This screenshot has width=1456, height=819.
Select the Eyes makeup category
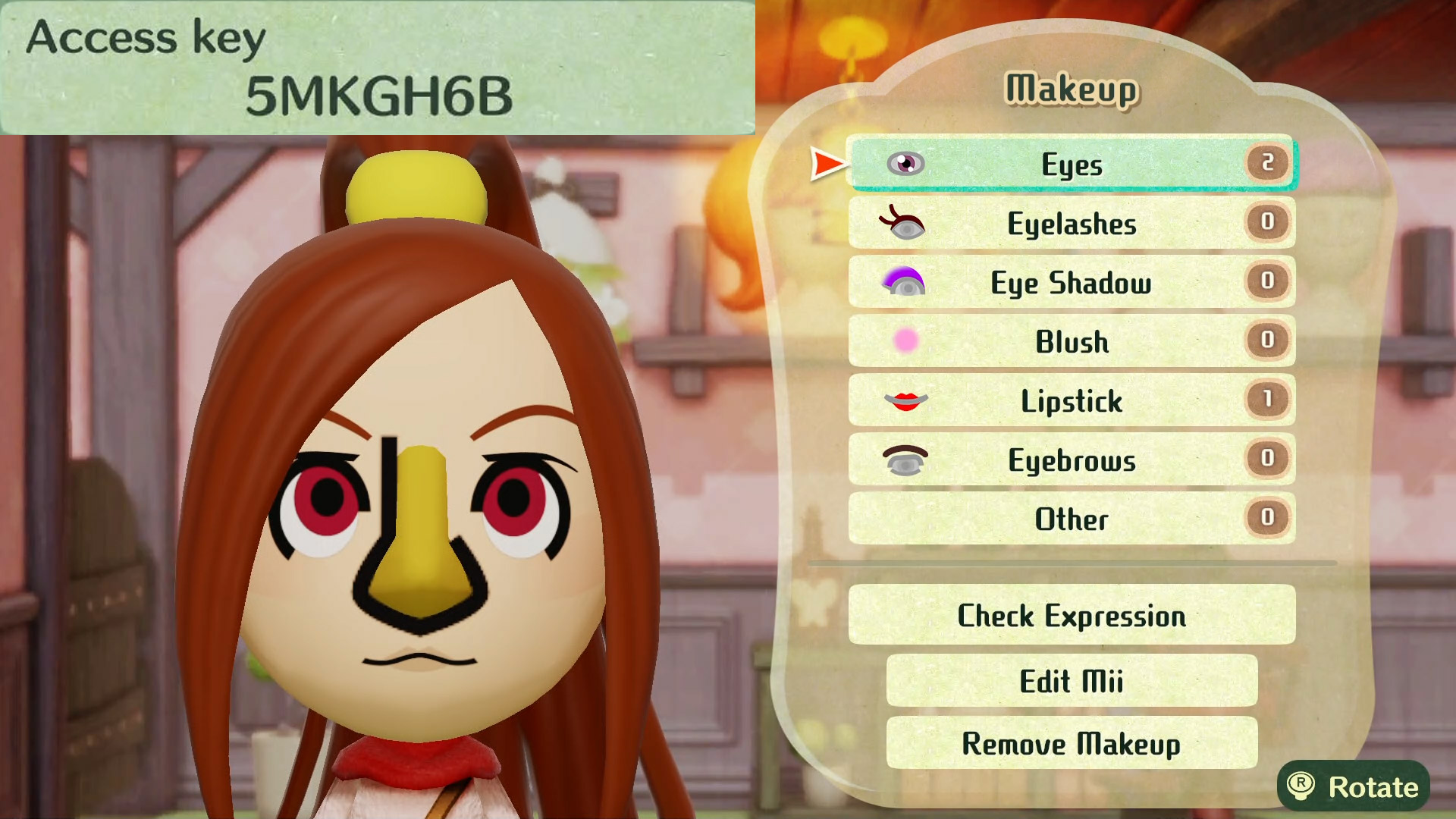tap(1071, 164)
